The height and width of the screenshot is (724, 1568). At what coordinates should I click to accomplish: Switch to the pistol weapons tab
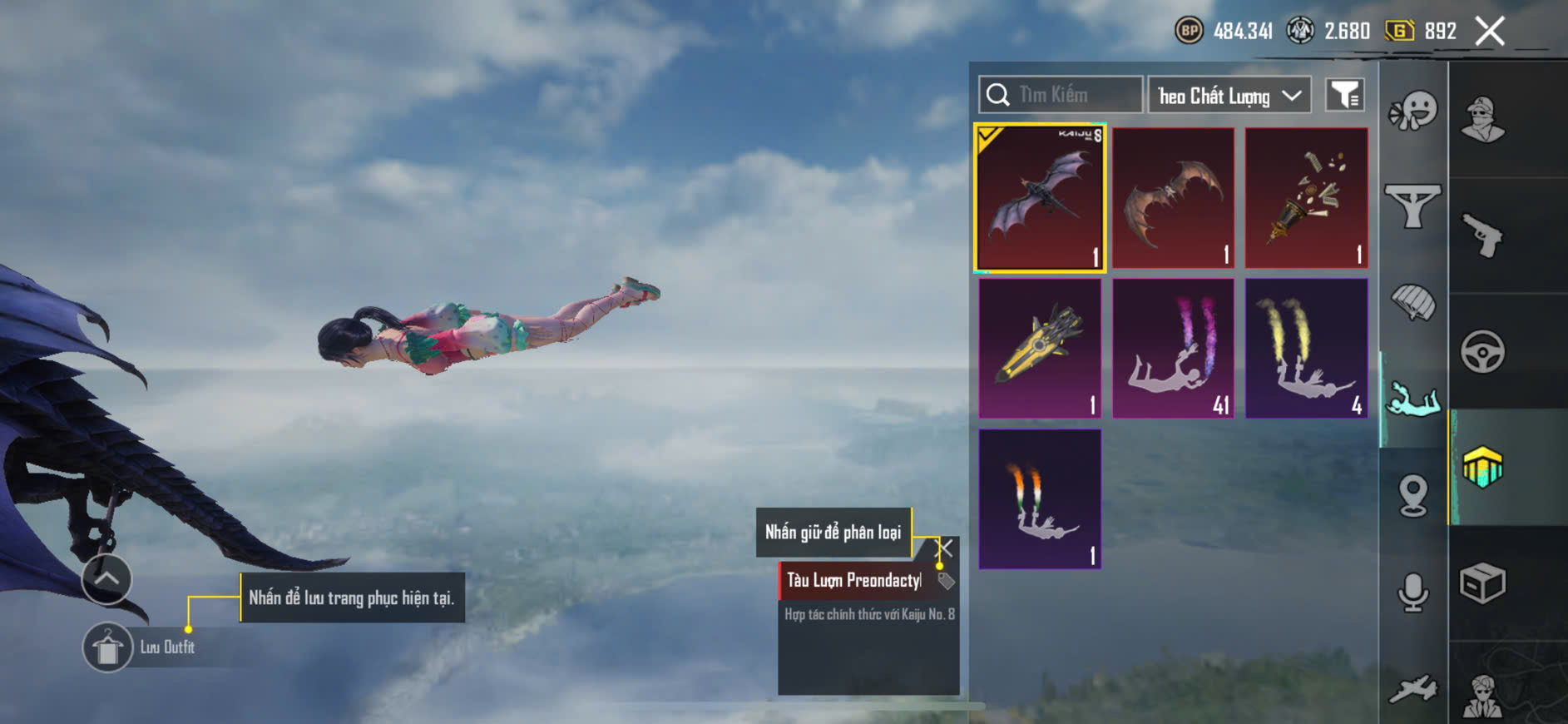(x=1482, y=236)
